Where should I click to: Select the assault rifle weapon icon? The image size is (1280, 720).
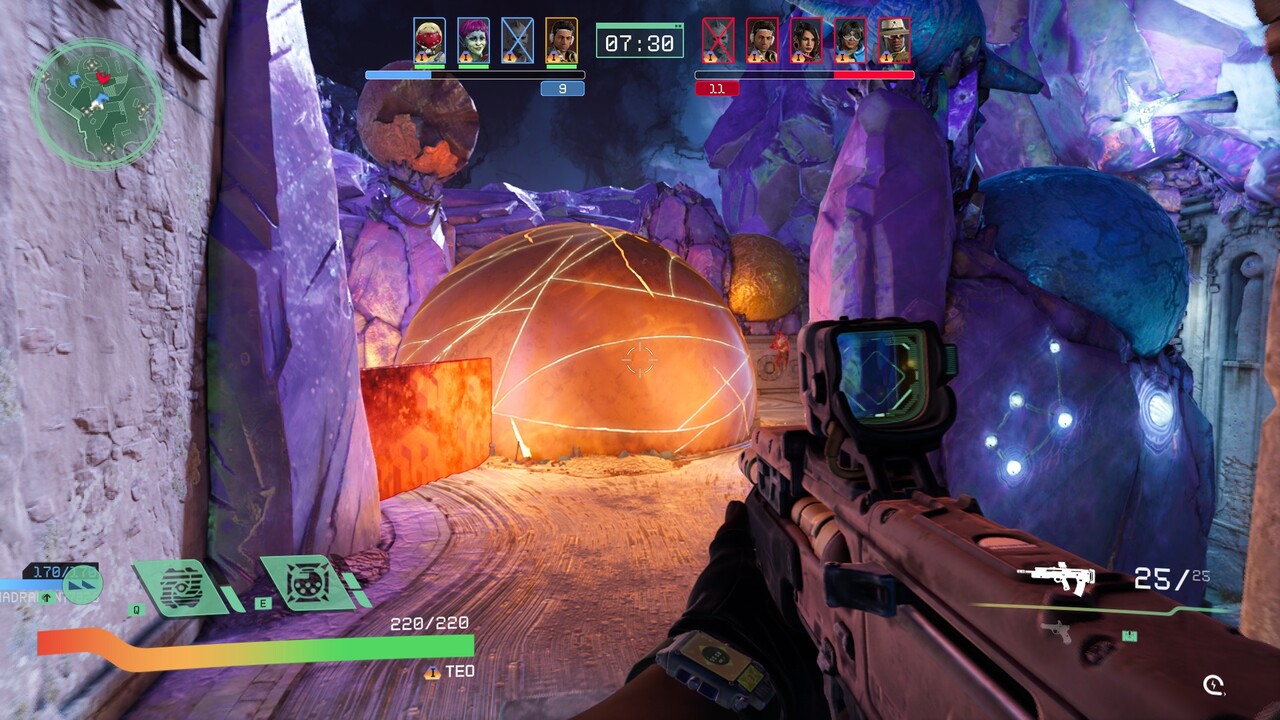1055,577
